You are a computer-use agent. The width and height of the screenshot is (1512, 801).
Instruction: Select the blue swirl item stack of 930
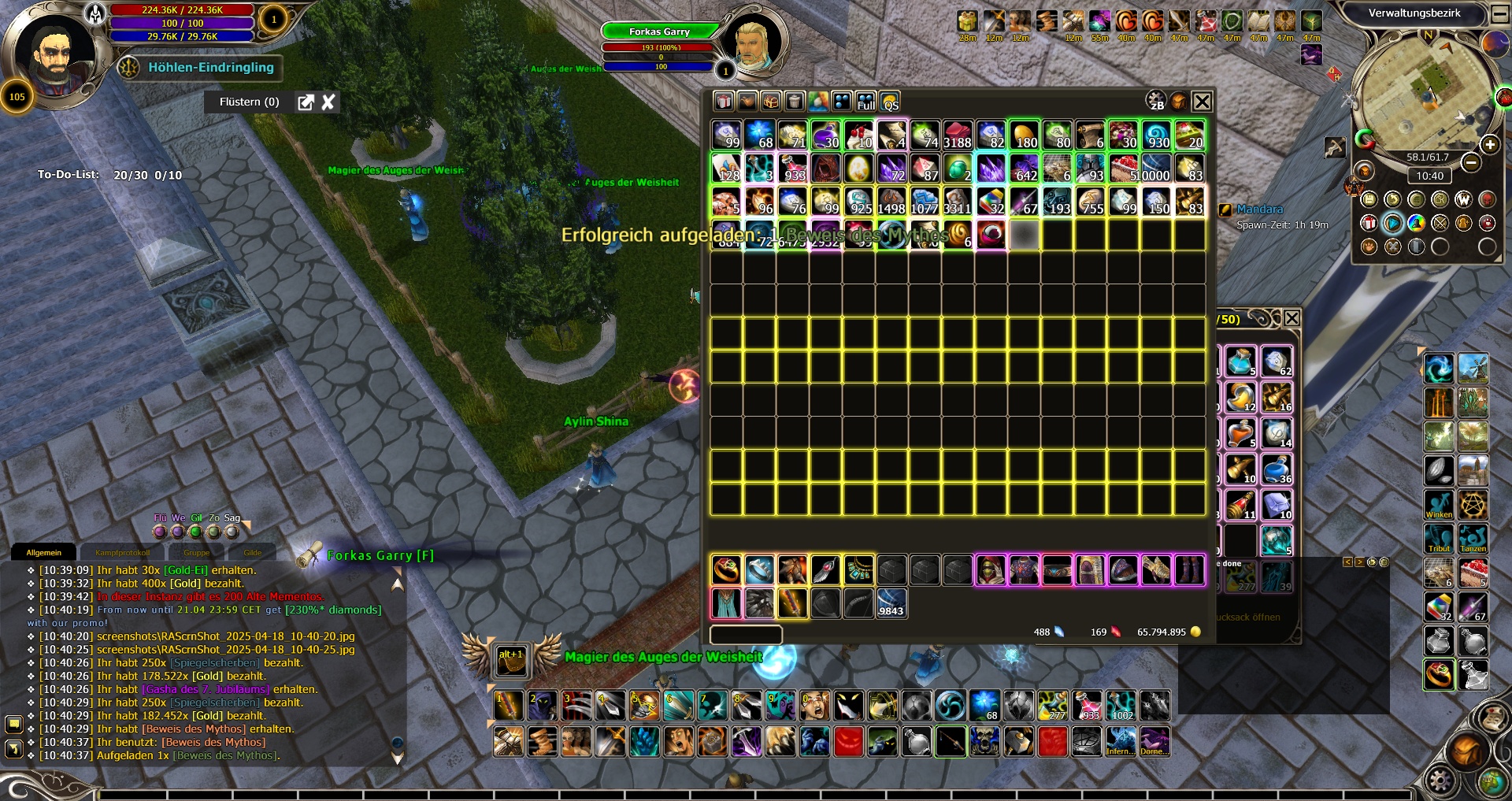pos(1156,135)
